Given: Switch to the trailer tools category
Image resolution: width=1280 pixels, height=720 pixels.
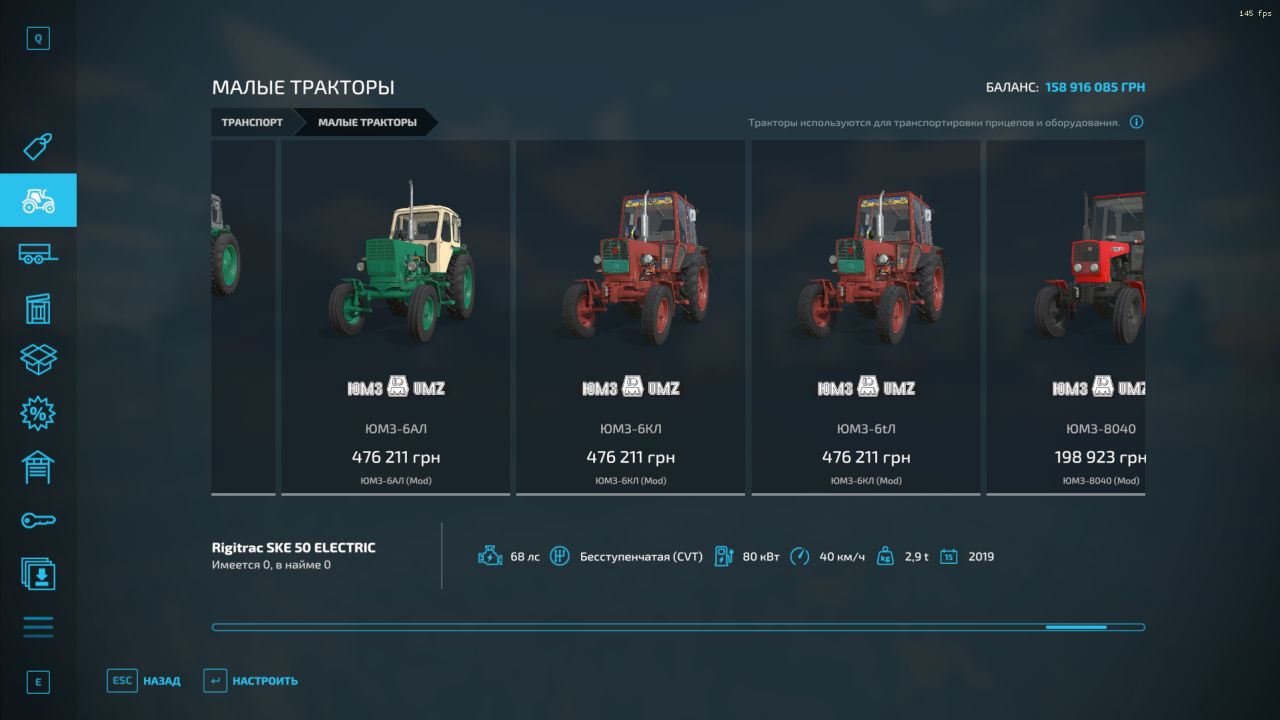Looking at the screenshot, I should pyautogui.click(x=38, y=254).
